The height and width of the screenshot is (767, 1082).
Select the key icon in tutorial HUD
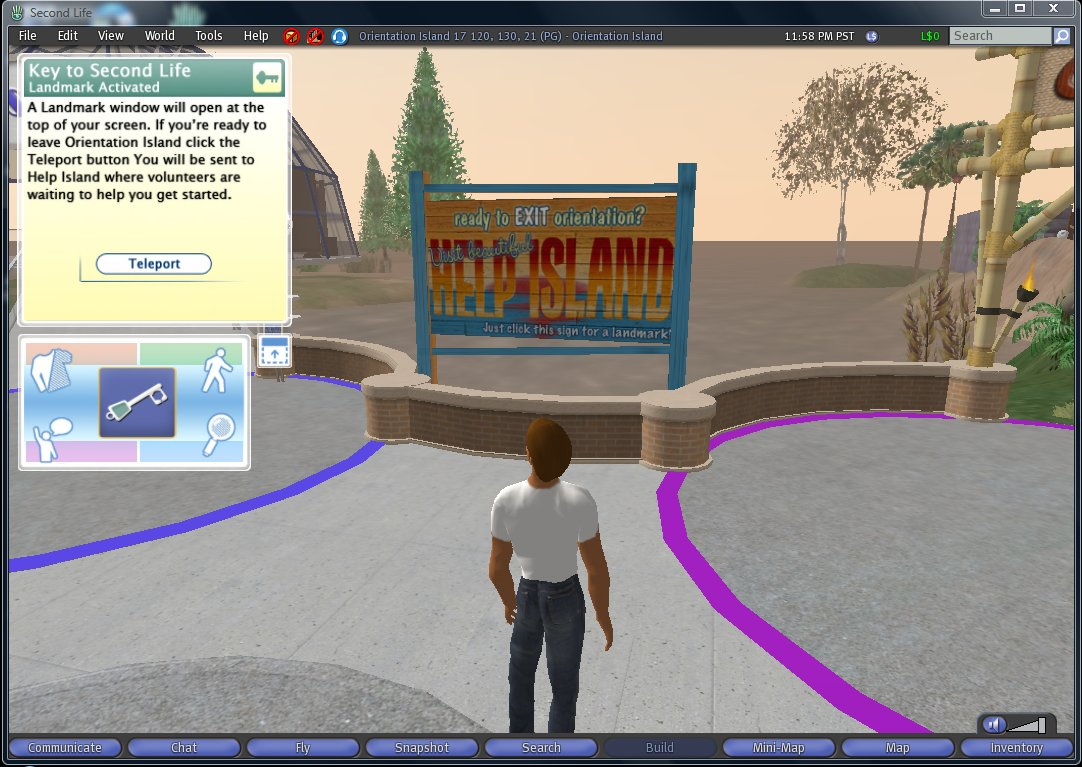tap(137, 402)
